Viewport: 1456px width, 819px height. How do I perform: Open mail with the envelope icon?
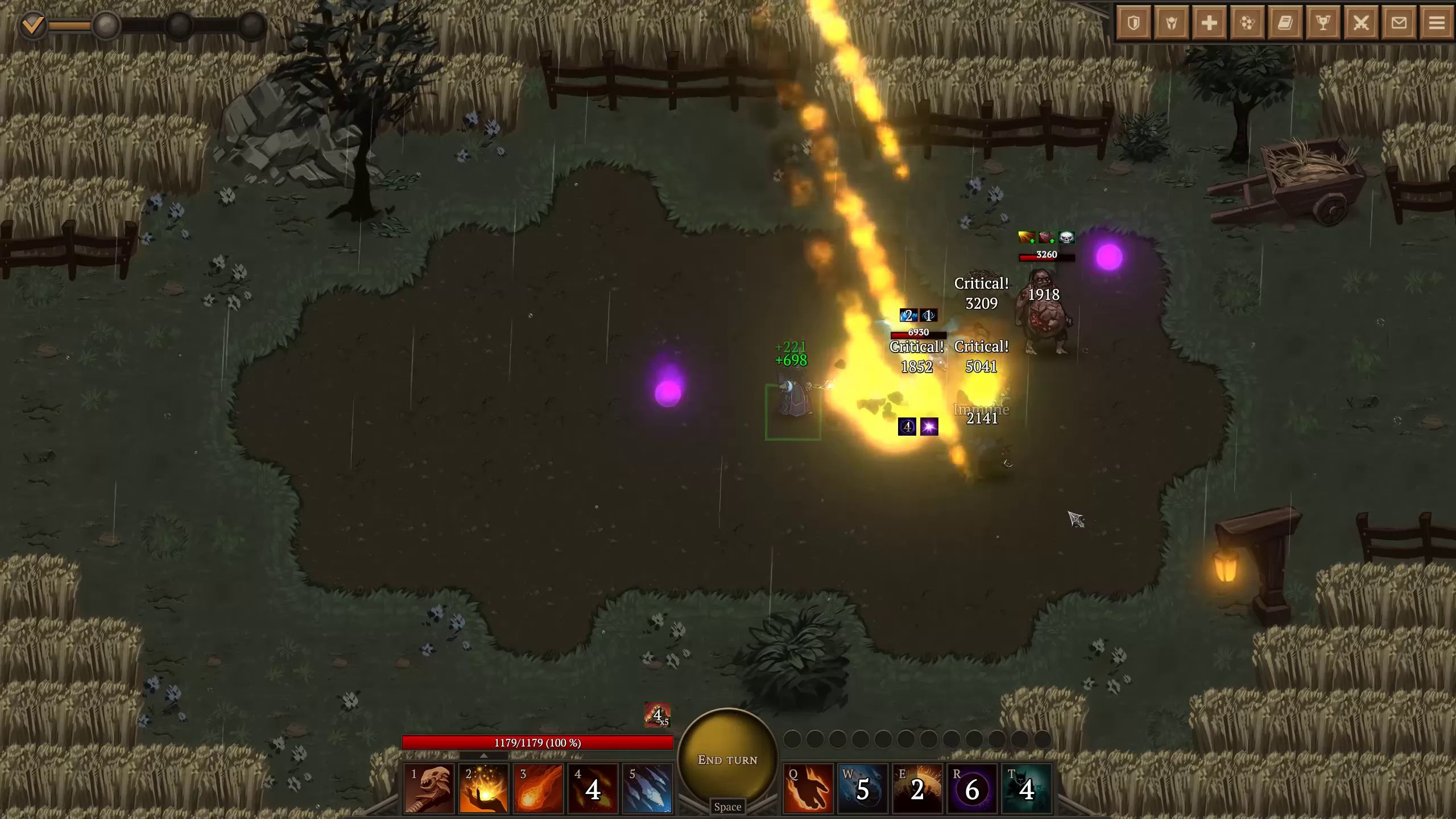pos(1400,23)
